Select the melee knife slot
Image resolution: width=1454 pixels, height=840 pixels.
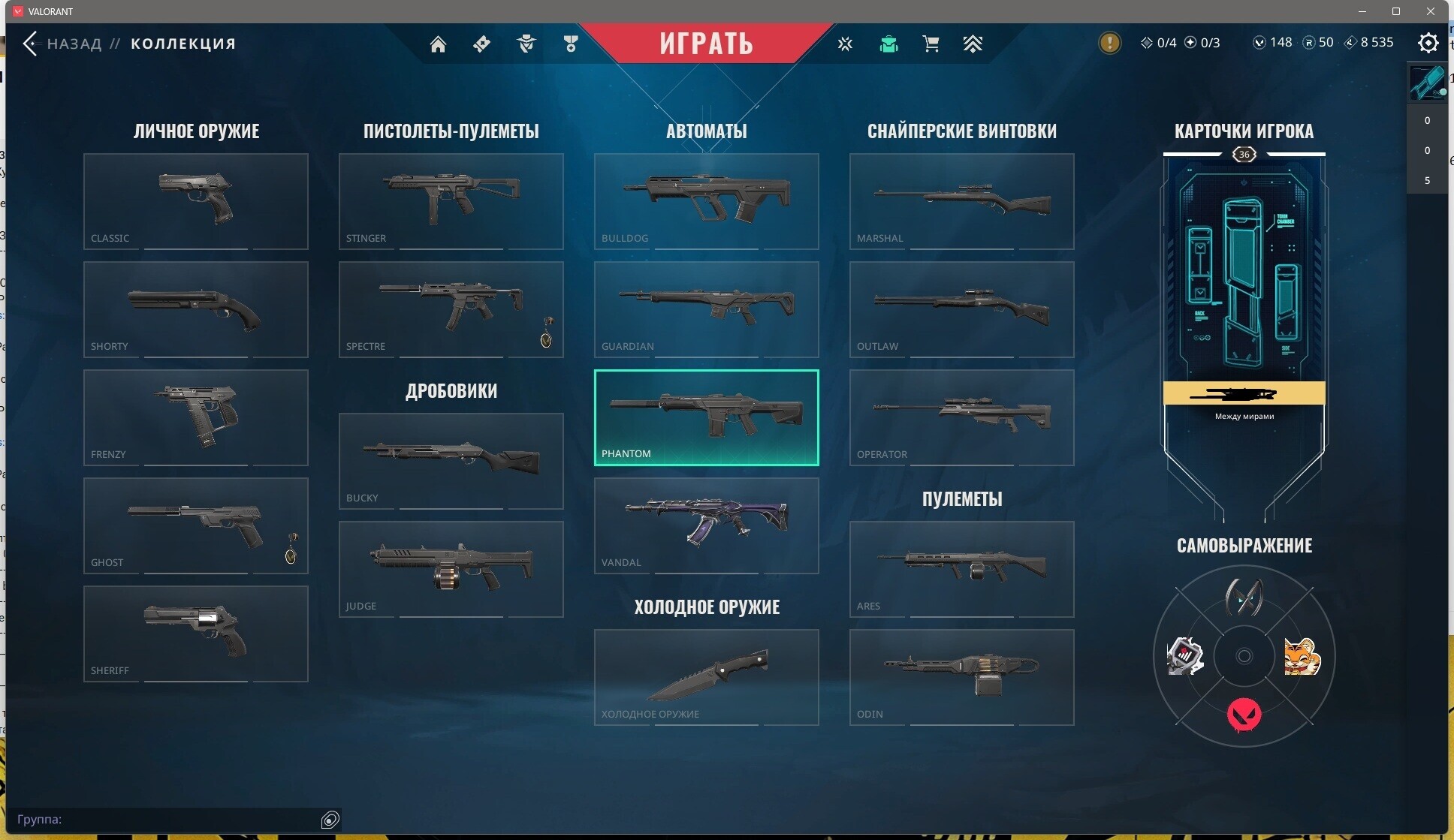706,677
